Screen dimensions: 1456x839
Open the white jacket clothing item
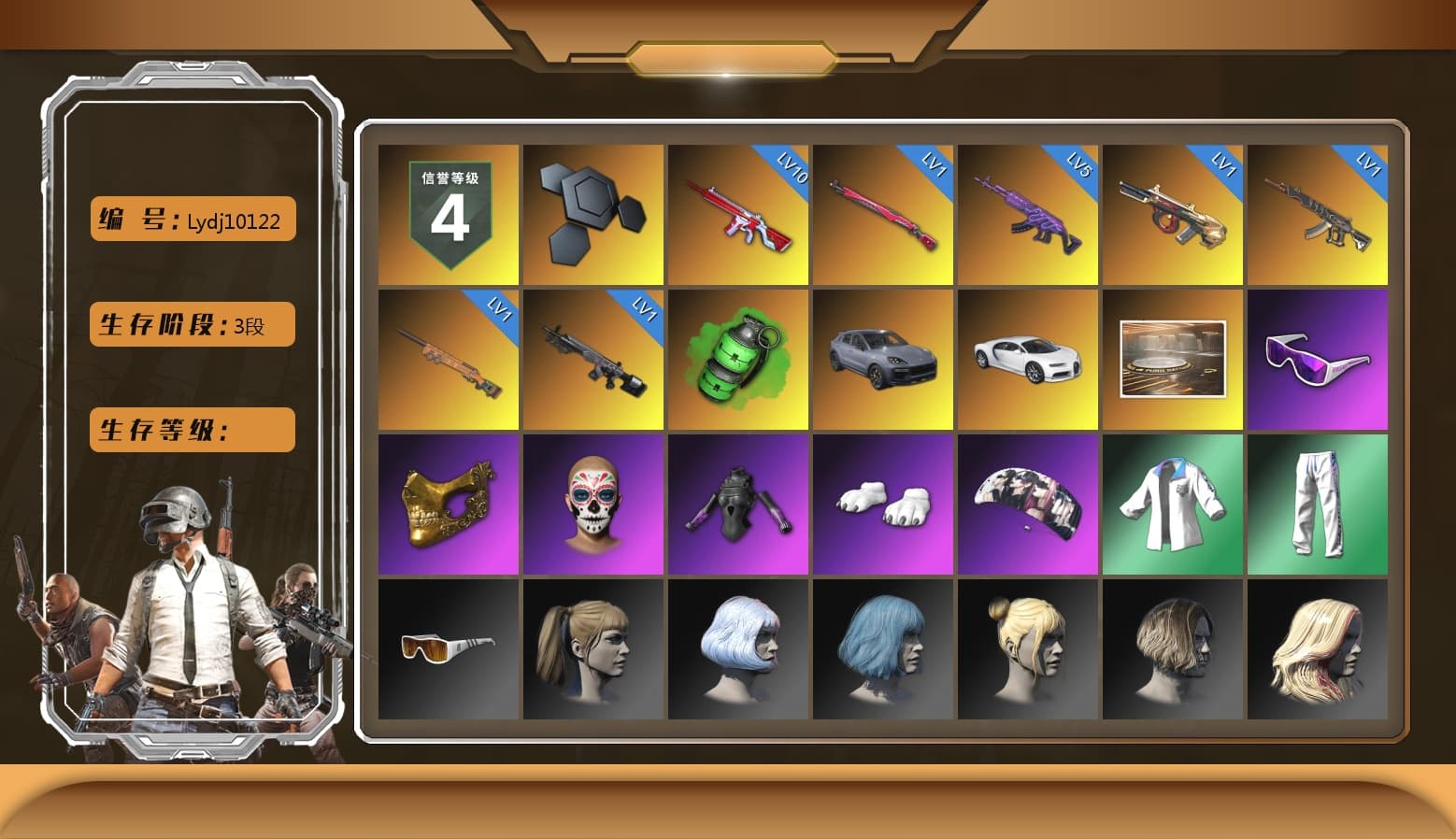(x=1173, y=503)
